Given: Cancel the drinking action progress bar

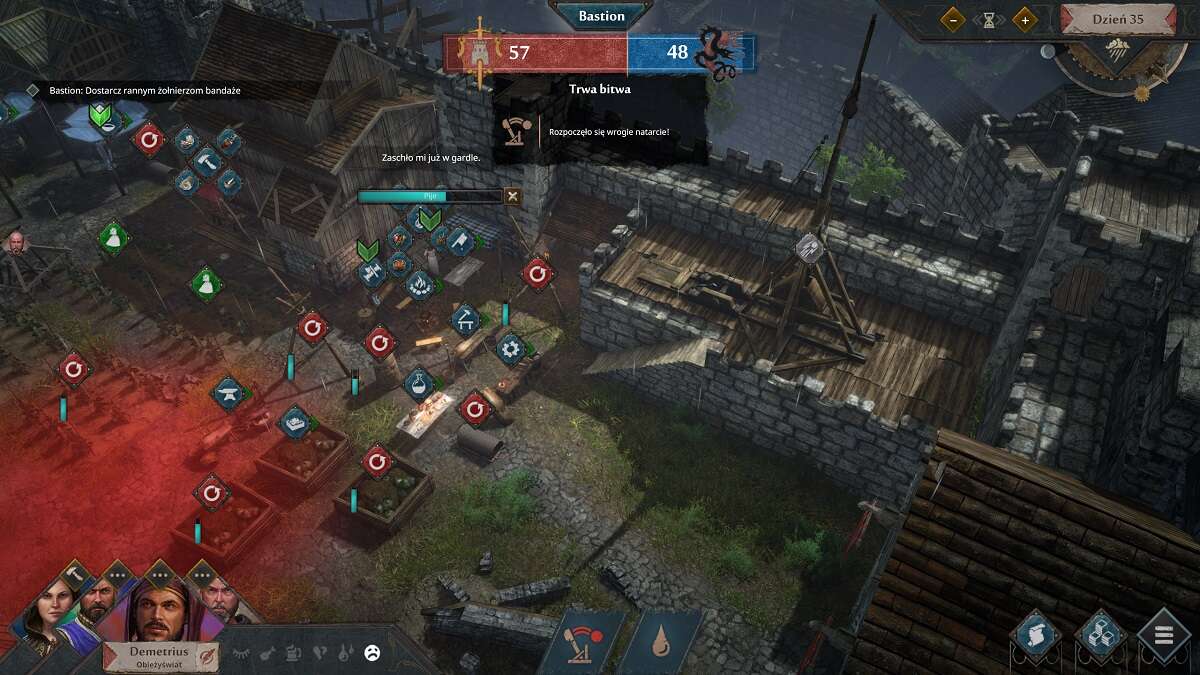Looking at the screenshot, I should 513,196.
